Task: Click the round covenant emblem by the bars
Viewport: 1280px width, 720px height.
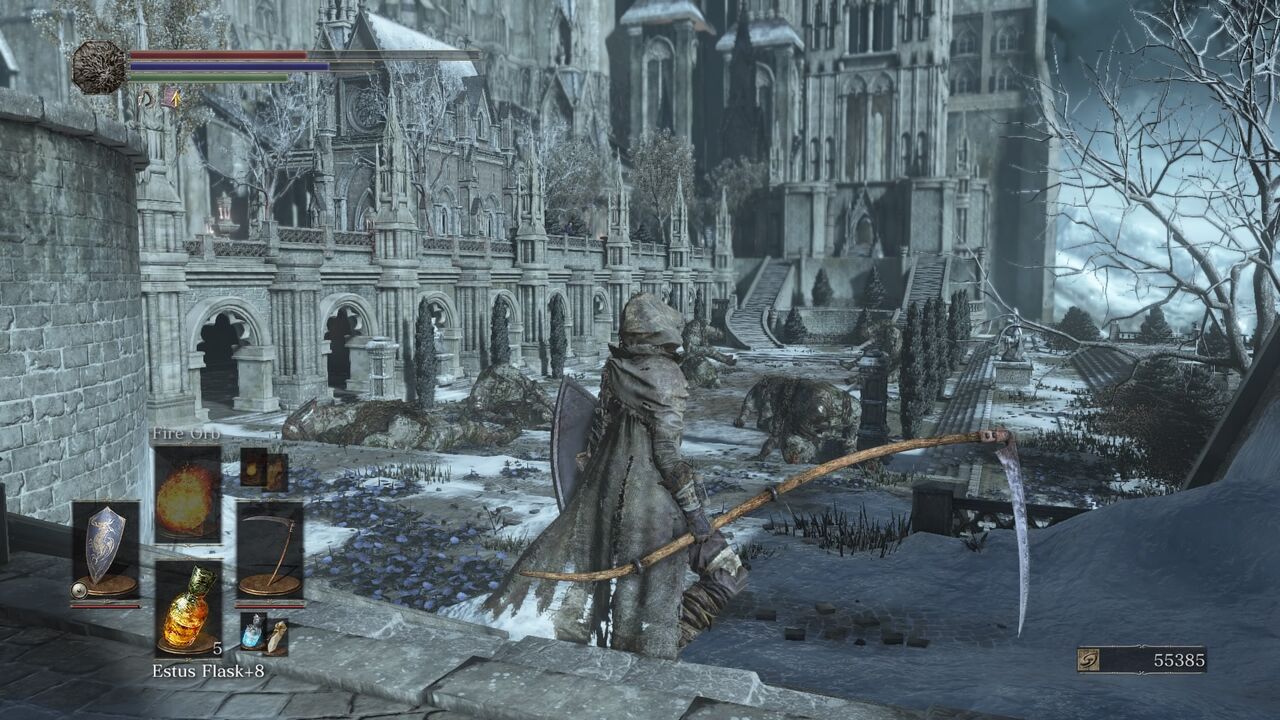Action: pos(98,67)
